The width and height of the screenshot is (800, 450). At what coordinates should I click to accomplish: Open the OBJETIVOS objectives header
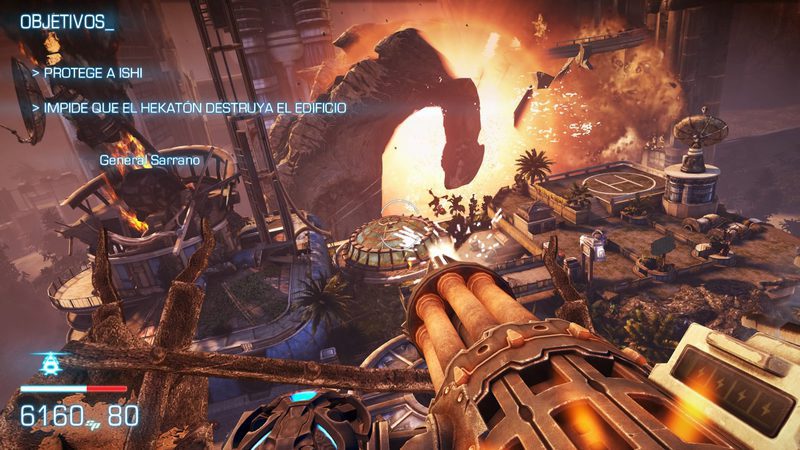pyautogui.click(x=67, y=21)
